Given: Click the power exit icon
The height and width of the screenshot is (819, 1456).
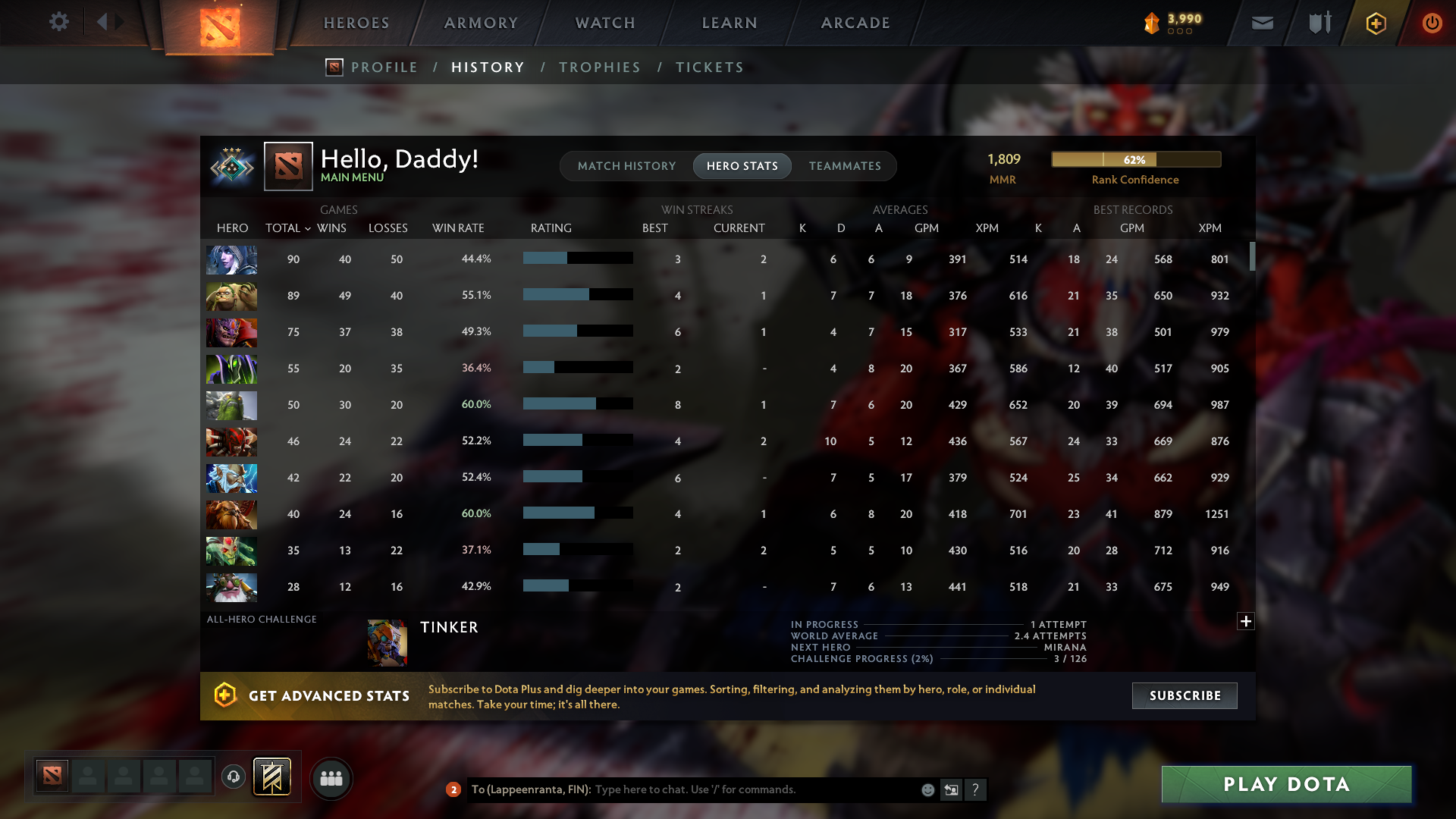Looking at the screenshot, I should (1432, 24).
